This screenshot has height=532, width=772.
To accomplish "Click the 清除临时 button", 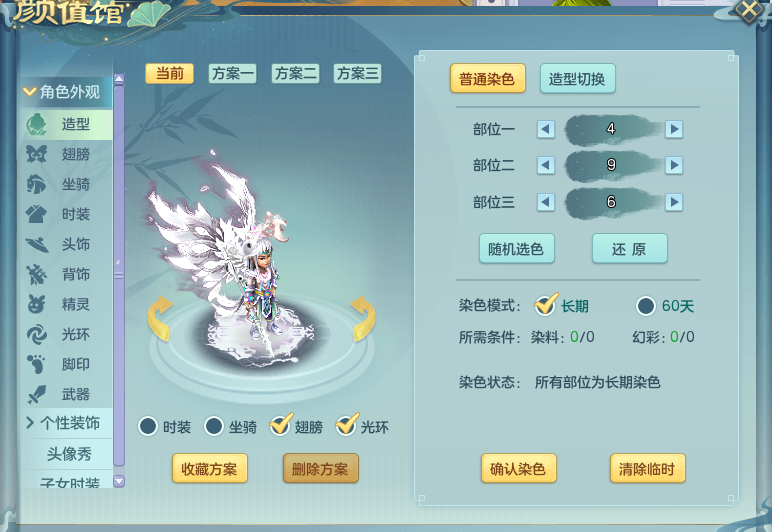I will coord(648,468).
